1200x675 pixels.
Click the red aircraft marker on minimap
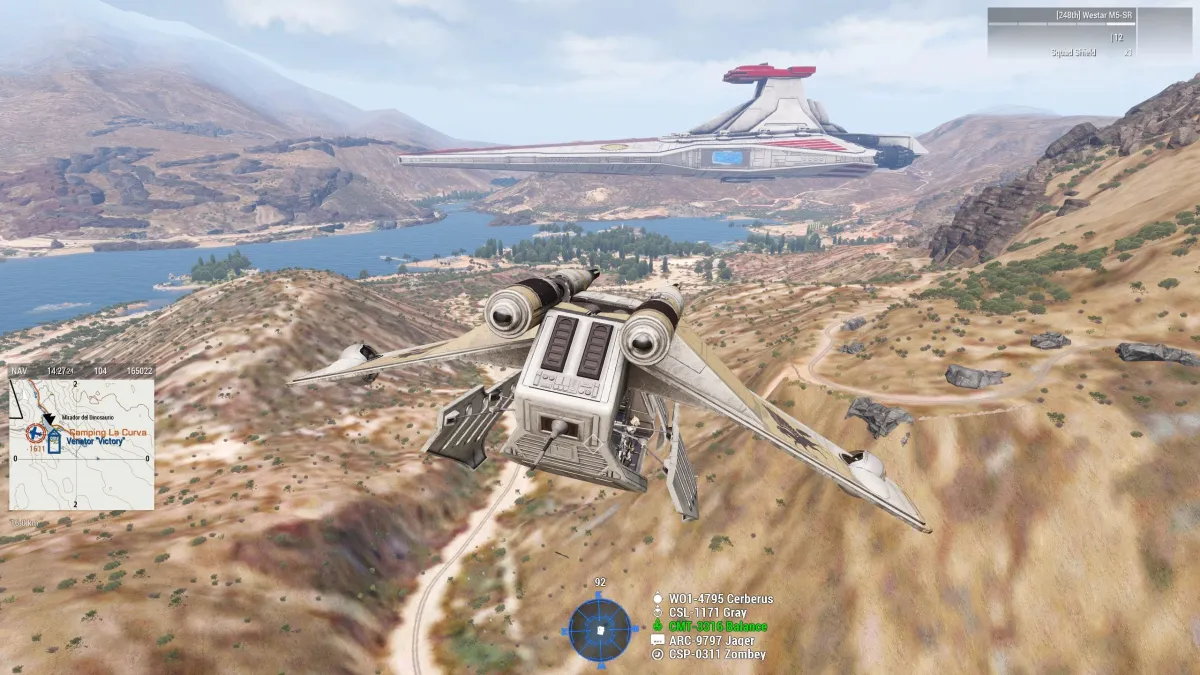tap(36, 434)
